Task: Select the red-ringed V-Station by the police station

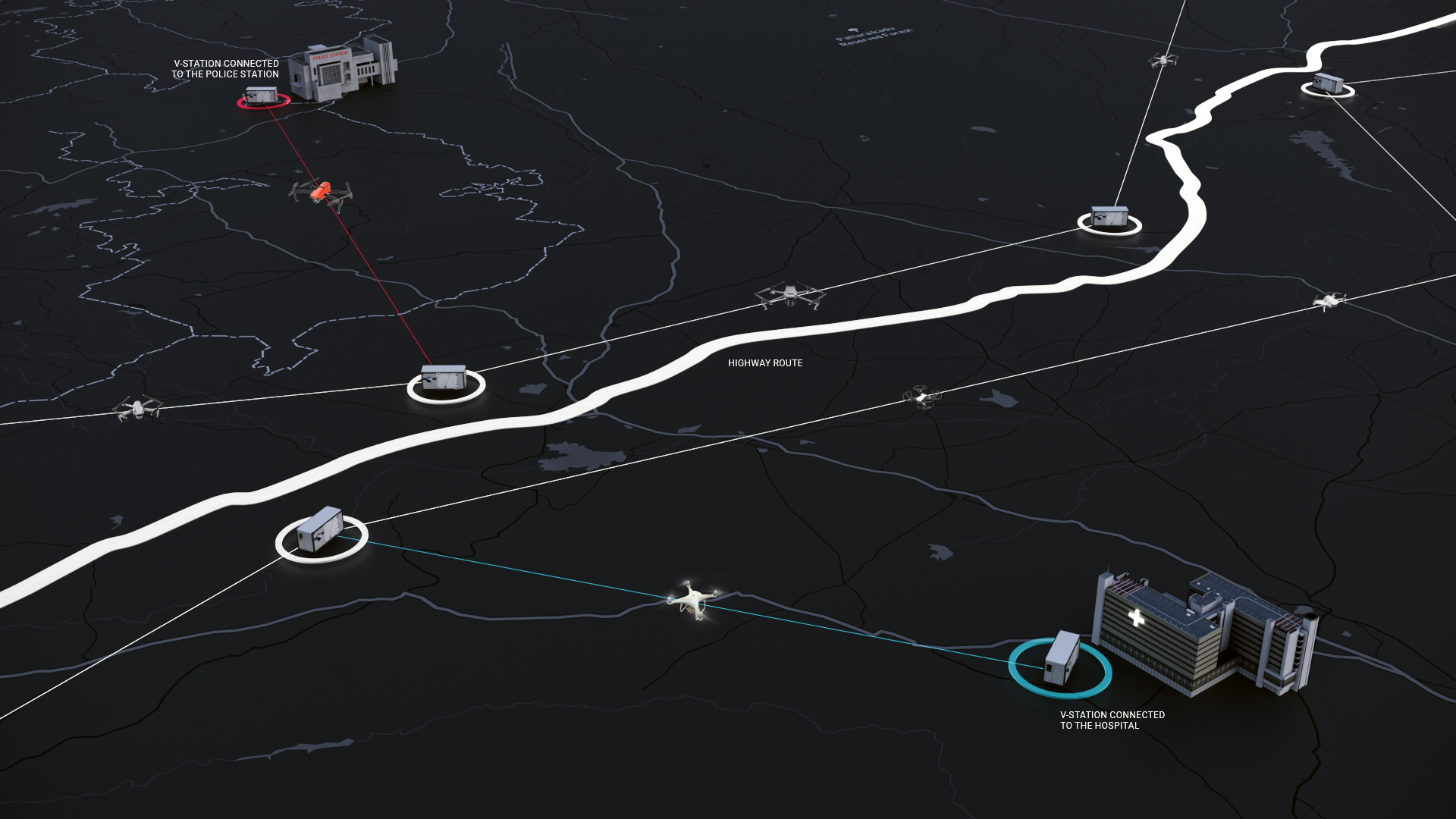Action: click(262, 97)
